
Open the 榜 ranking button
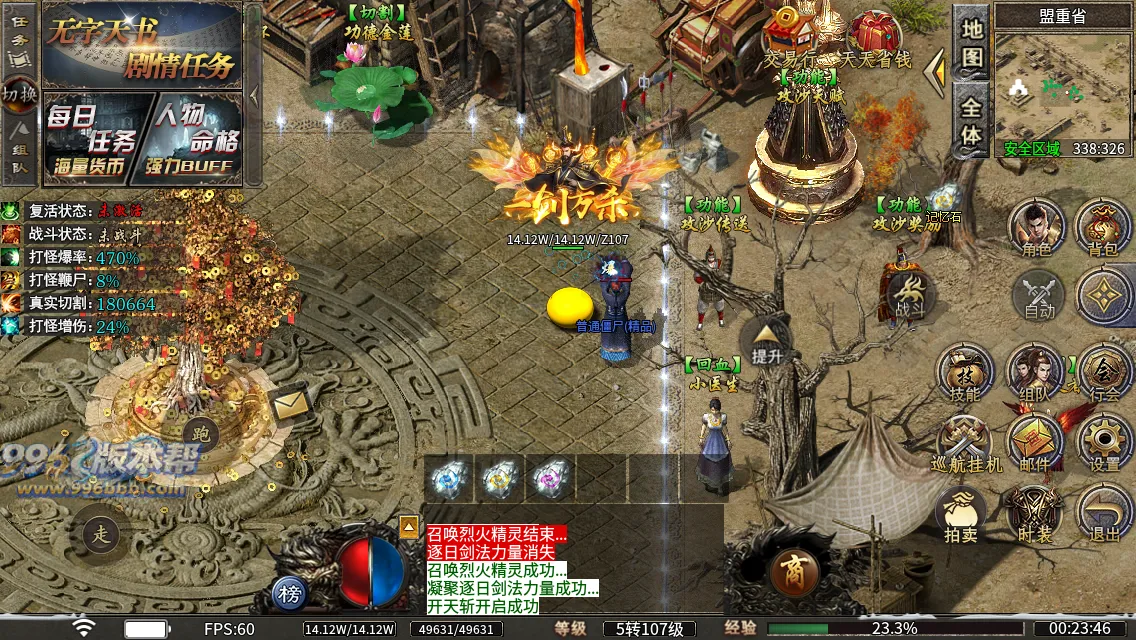290,595
